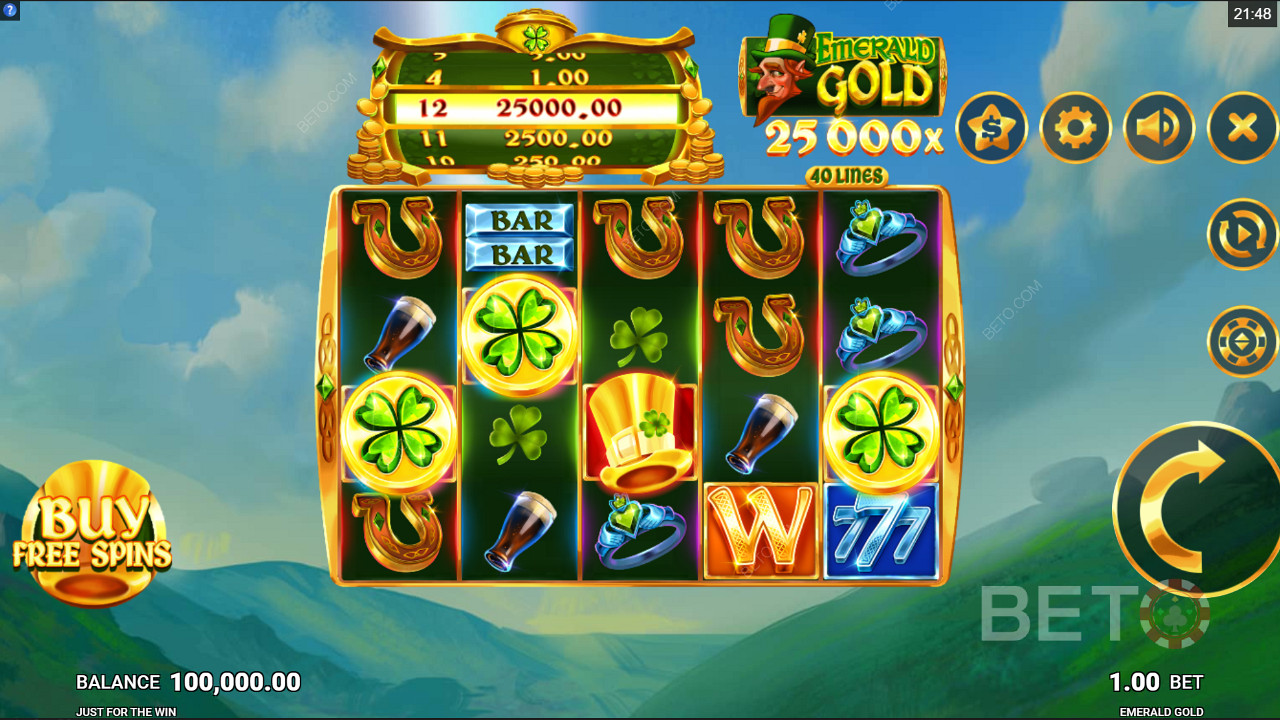1280x720 pixels.
Task: Spin the reels with the golden arrow button
Action: 1195,509
